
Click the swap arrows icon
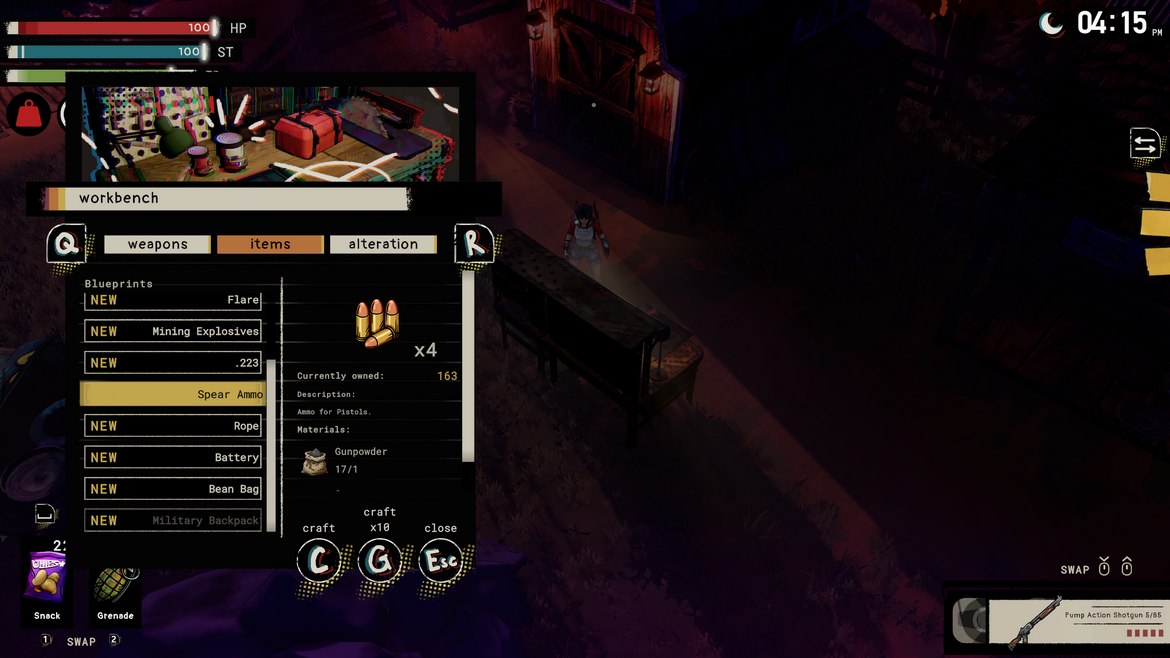point(1145,144)
